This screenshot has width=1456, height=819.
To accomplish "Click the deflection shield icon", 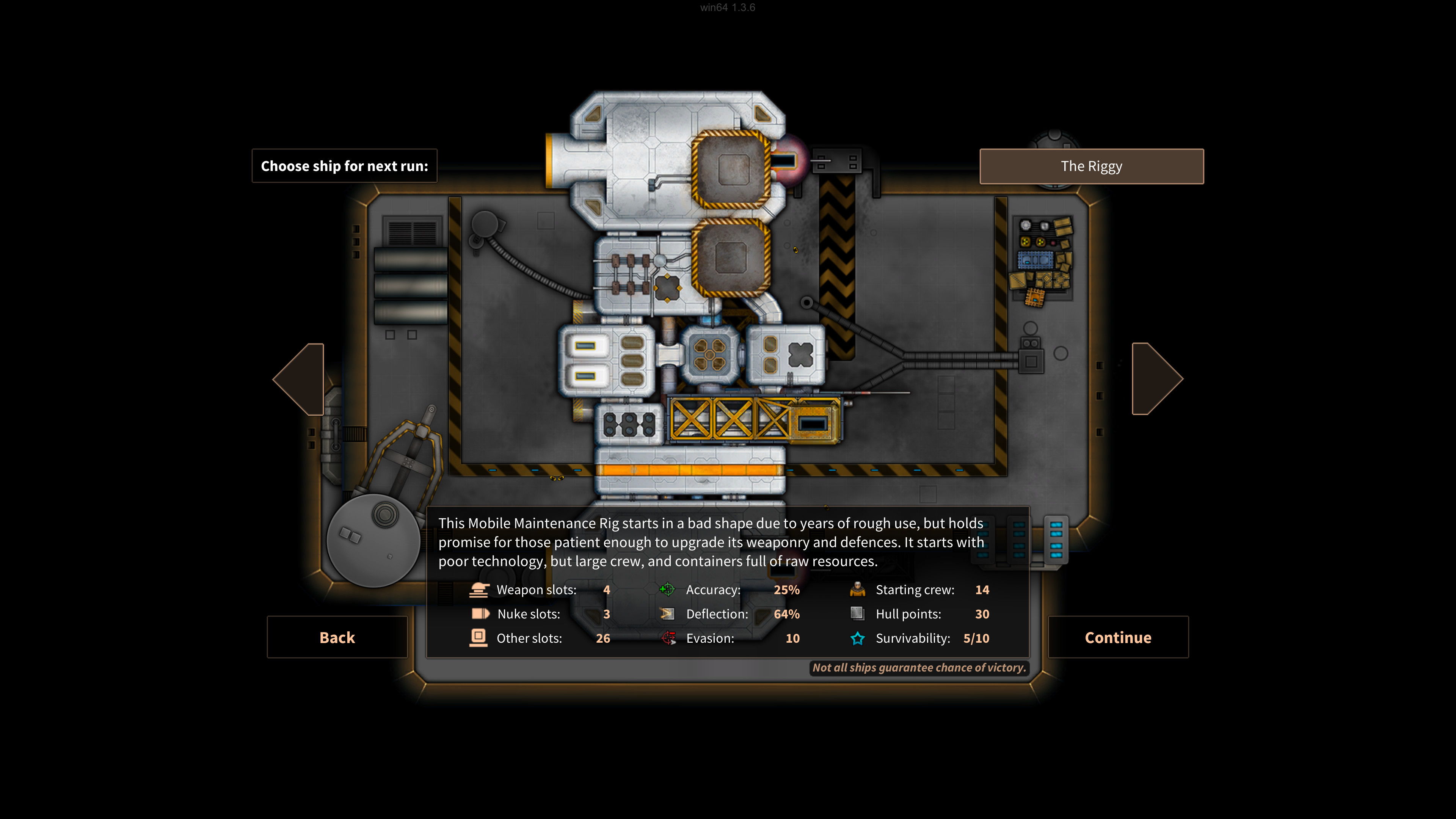I will tap(668, 614).
